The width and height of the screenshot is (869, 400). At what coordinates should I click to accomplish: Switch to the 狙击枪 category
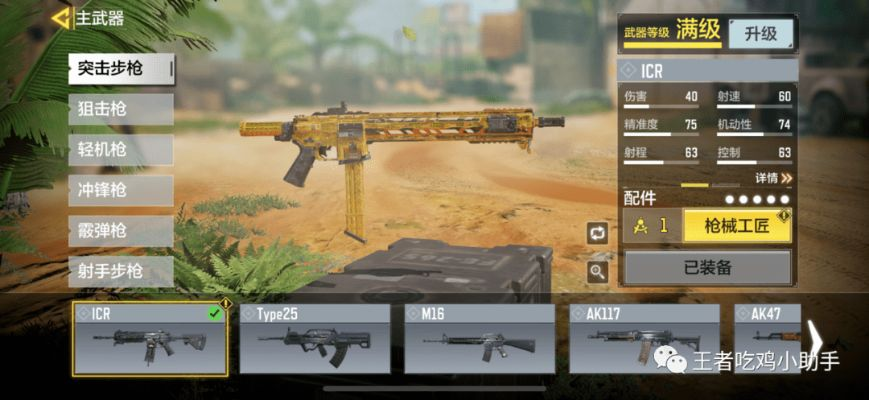point(120,109)
